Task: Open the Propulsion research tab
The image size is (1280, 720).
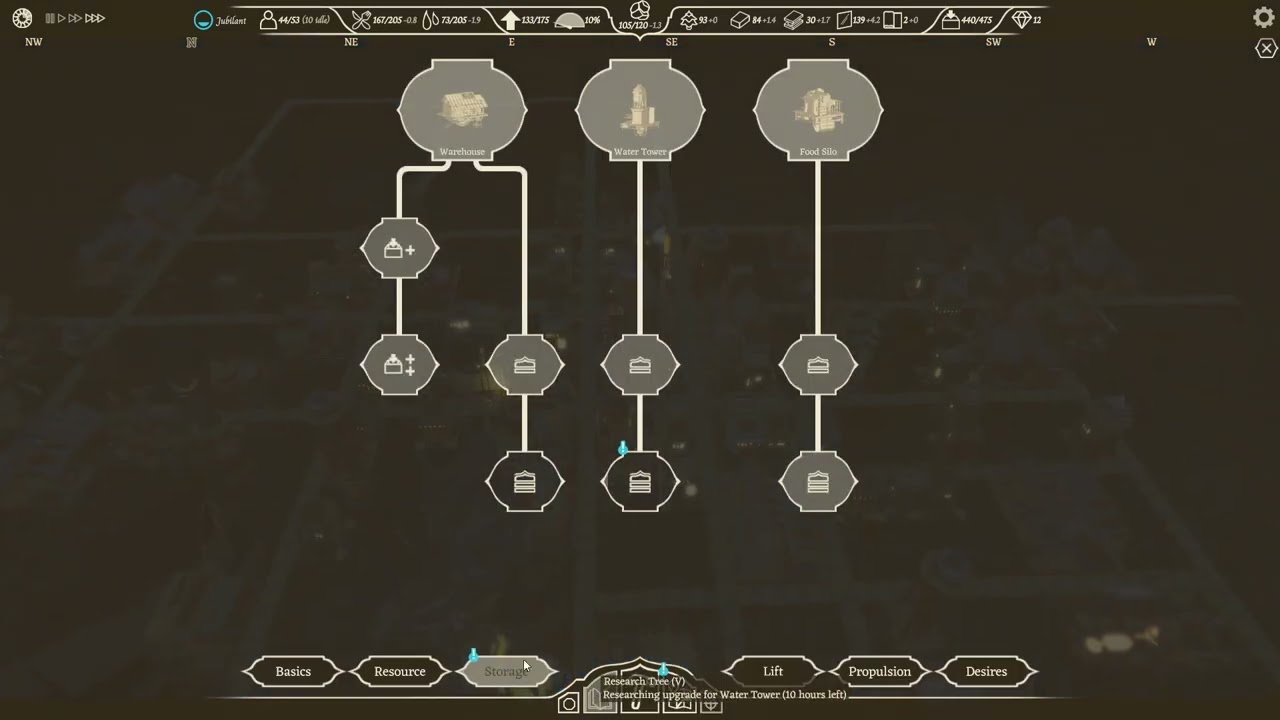Action: pyautogui.click(x=880, y=671)
